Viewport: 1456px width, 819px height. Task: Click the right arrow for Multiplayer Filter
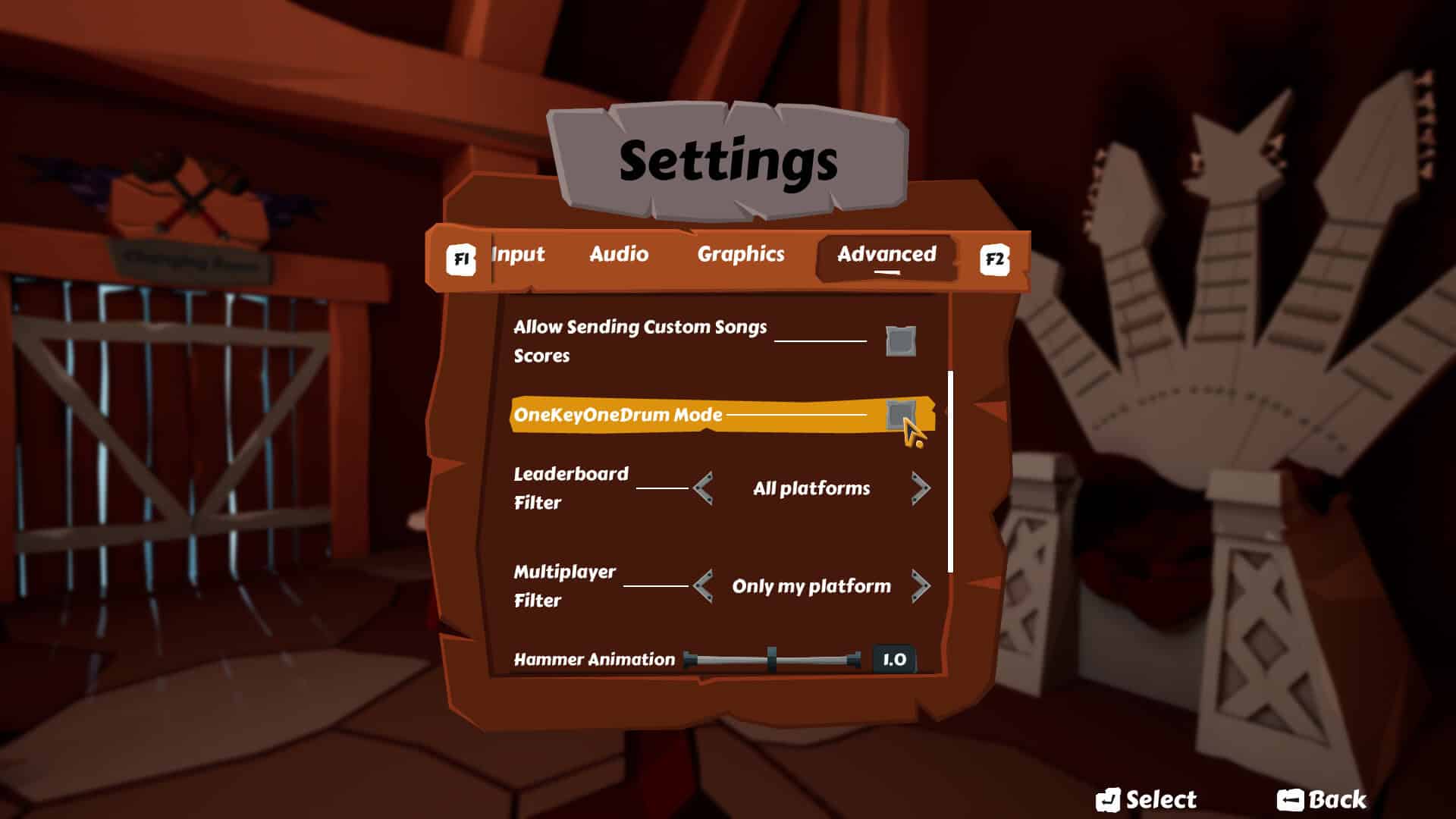pyautogui.click(x=924, y=586)
